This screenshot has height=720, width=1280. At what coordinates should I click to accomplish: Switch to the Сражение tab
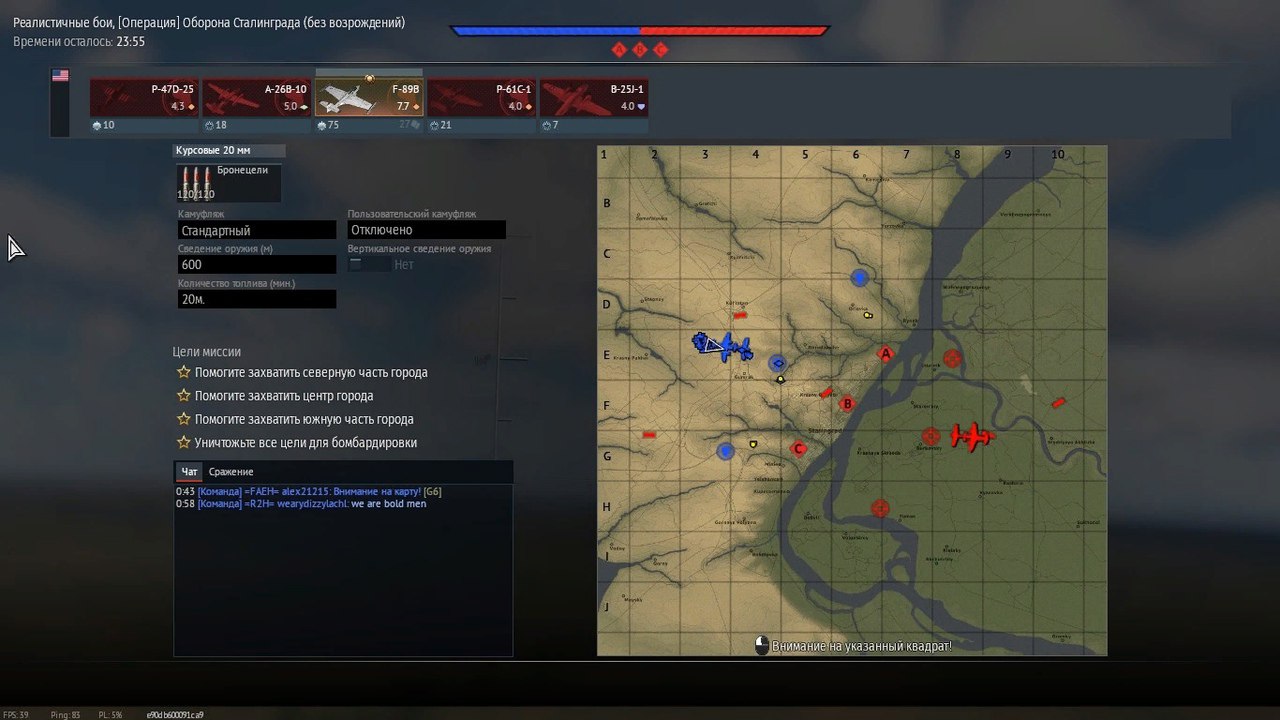tap(231, 472)
